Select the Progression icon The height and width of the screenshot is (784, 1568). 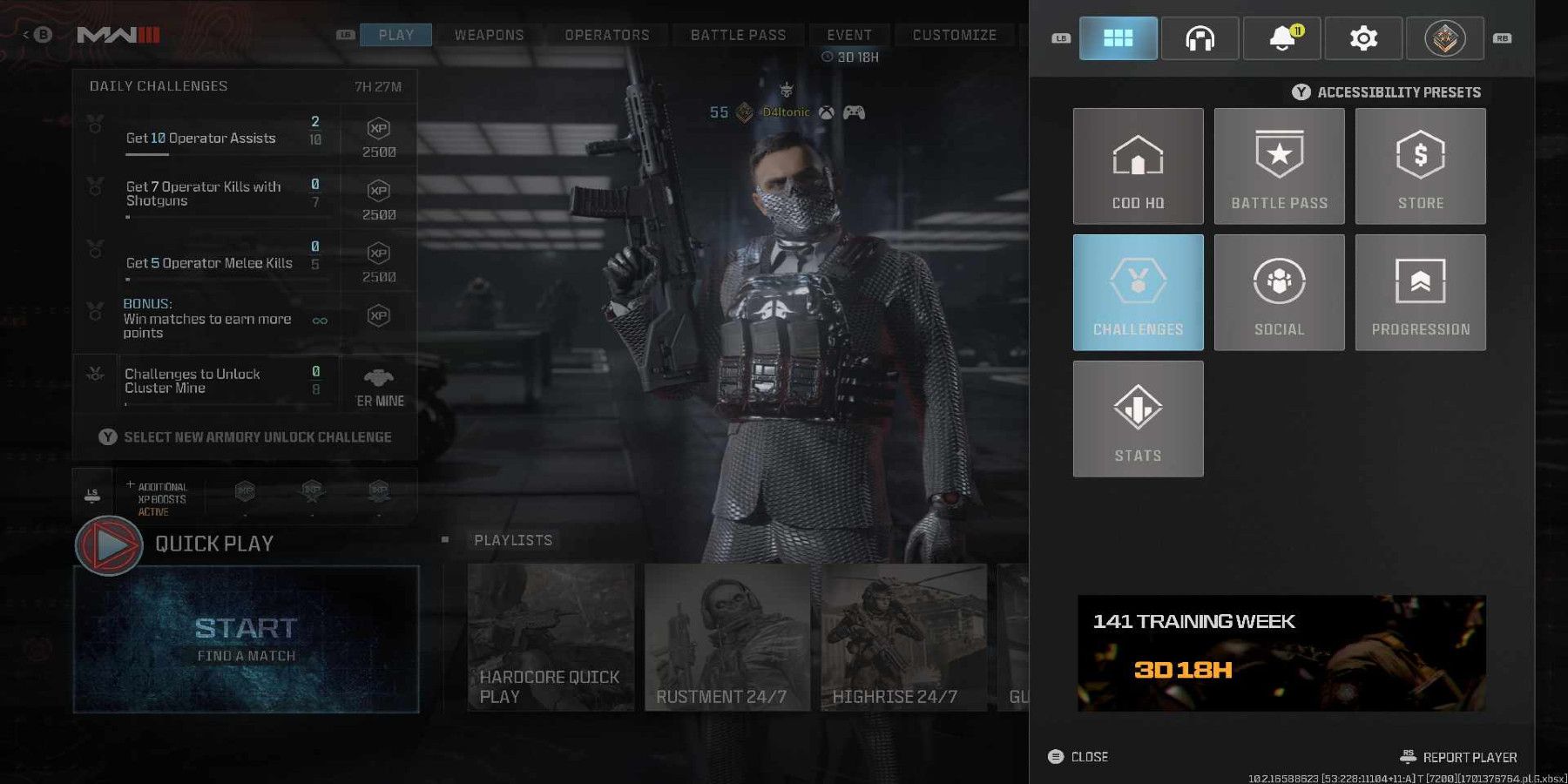click(x=1420, y=292)
